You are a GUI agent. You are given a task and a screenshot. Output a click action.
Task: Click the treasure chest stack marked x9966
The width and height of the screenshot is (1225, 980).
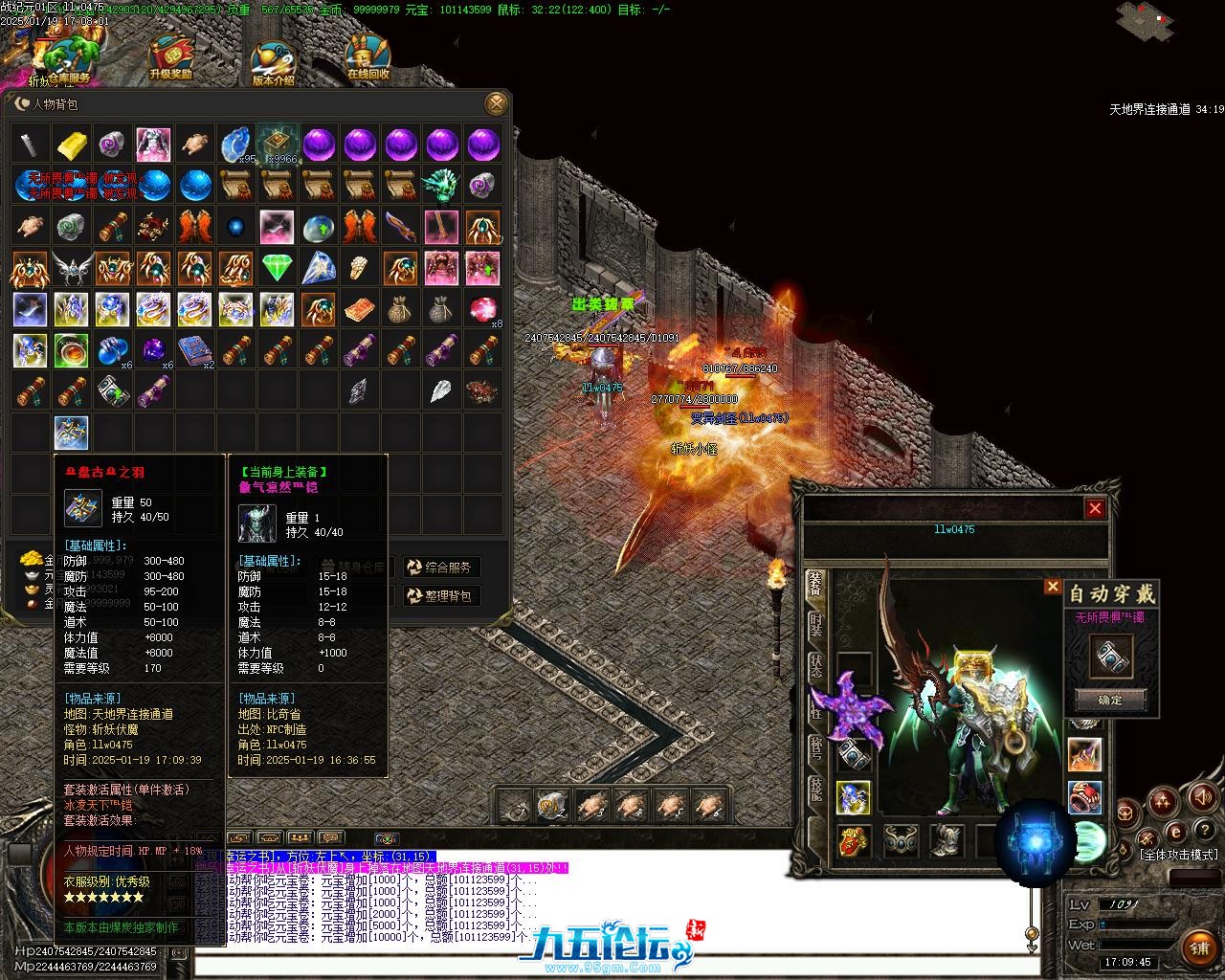278,145
